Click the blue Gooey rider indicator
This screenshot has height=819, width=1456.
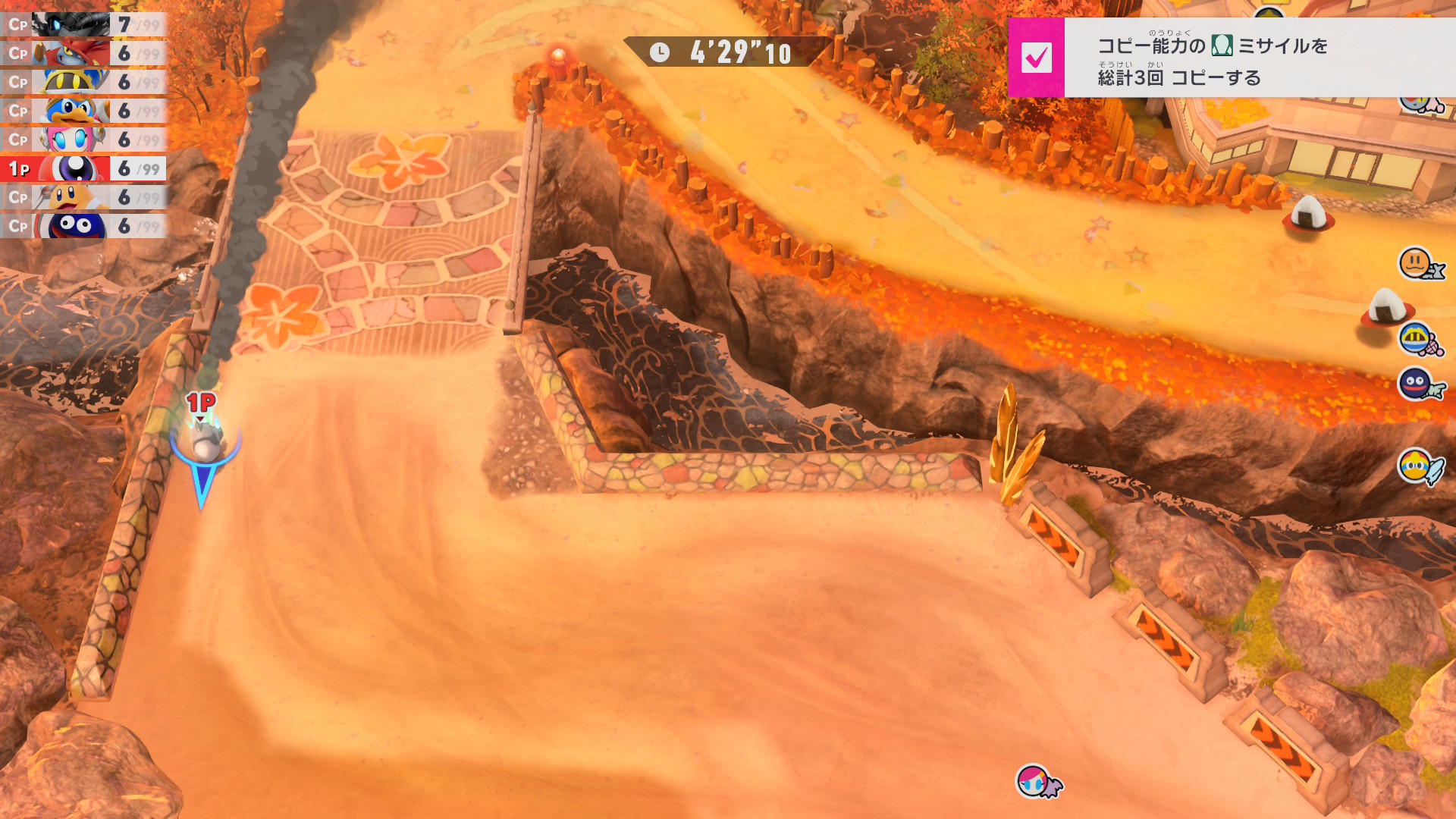tap(1415, 384)
